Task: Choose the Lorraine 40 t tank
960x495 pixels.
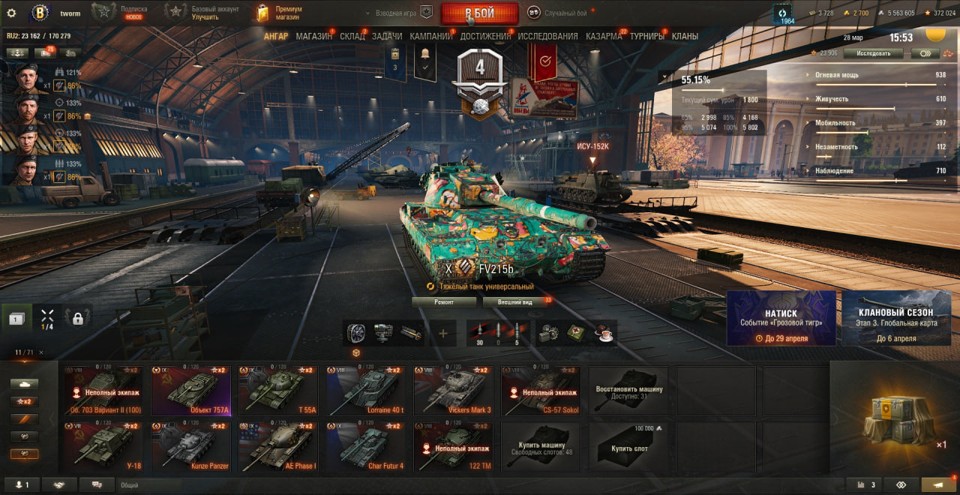Action: (x=363, y=389)
